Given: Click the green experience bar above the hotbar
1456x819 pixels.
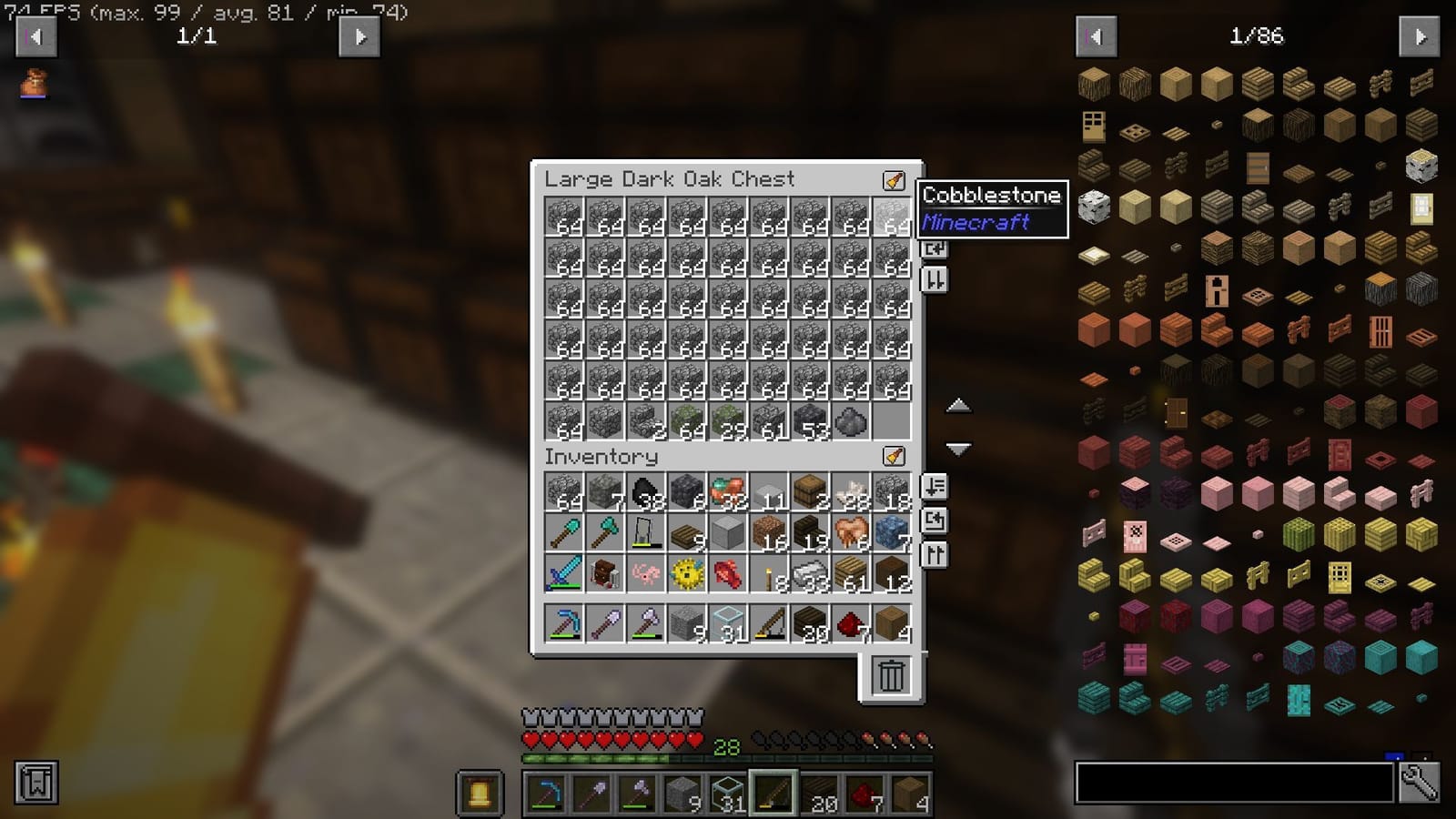Looking at the screenshot, I should click(601, 757).
